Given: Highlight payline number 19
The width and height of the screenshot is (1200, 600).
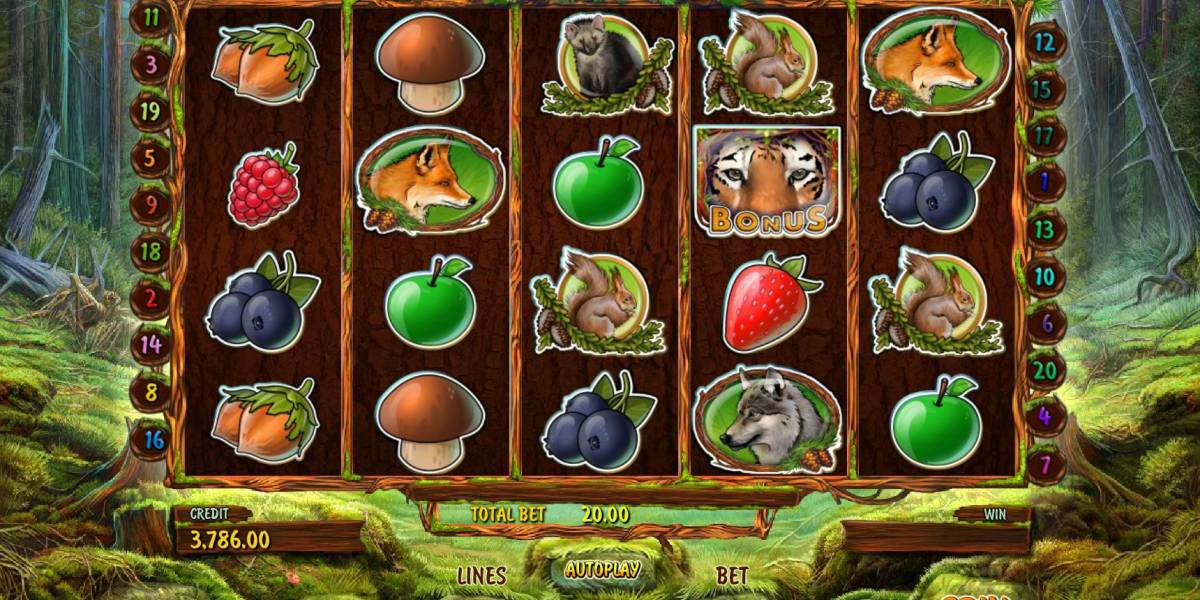Looking at the screenshot, I should [150, 111].
